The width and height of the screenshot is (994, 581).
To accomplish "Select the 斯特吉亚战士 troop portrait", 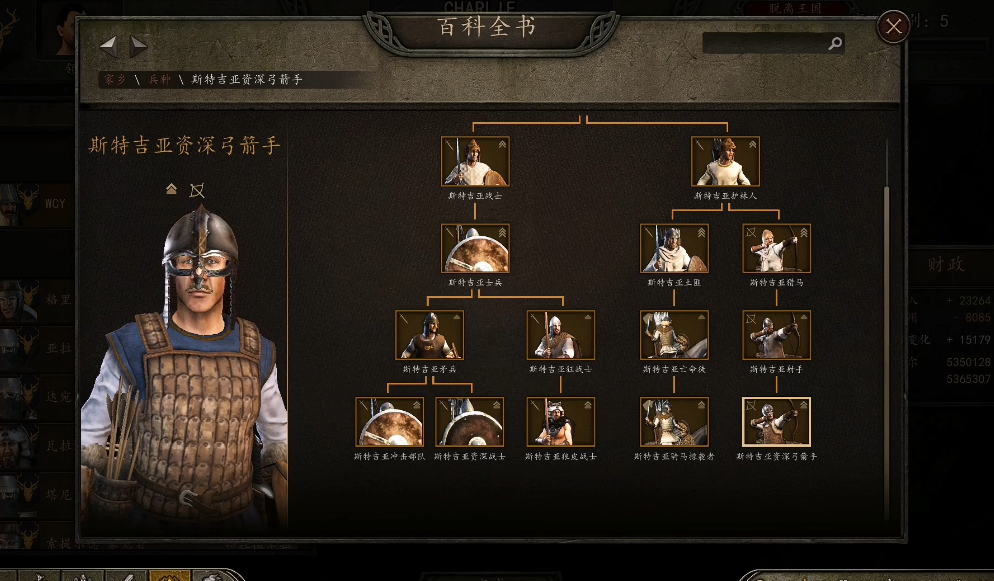I will click(x=475, y=161).
